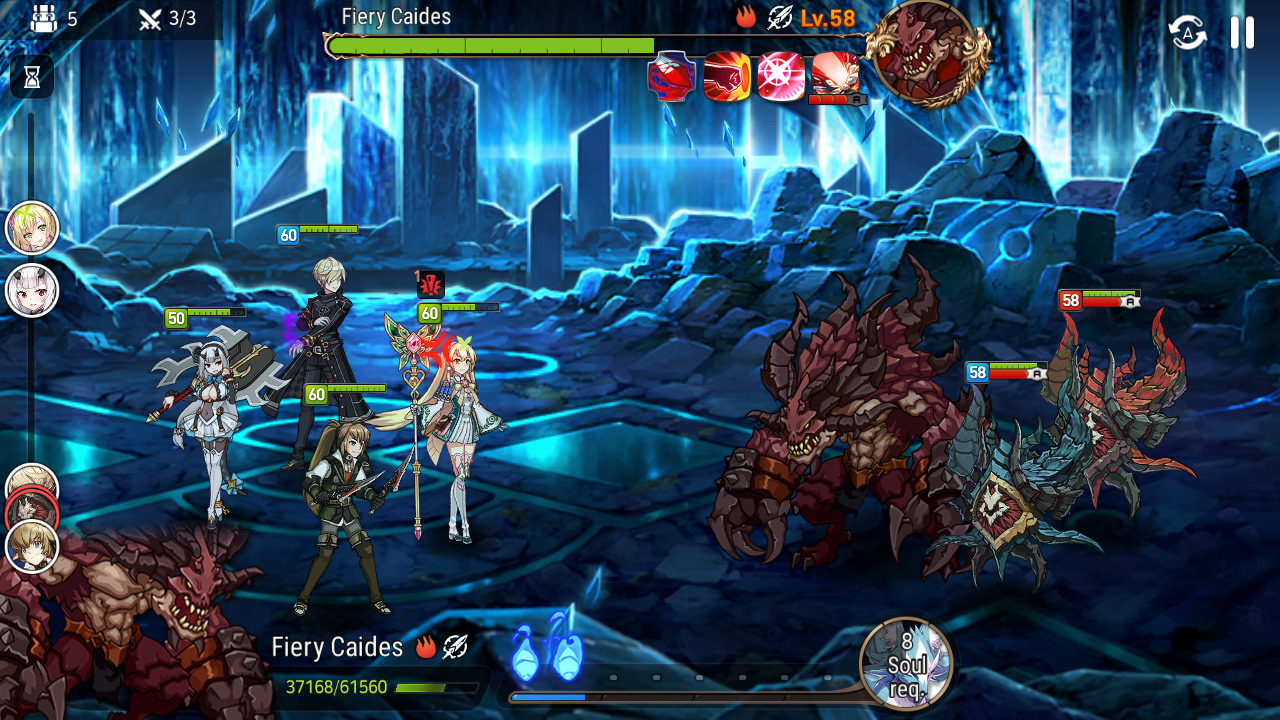Activate the 8 Soul req. soul burn button
Screen dimensions: 1280x720
point(906,663)
